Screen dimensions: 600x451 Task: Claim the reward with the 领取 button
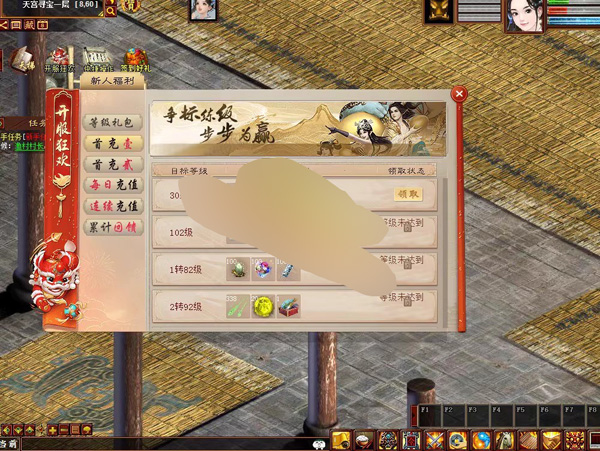[408, 194]
